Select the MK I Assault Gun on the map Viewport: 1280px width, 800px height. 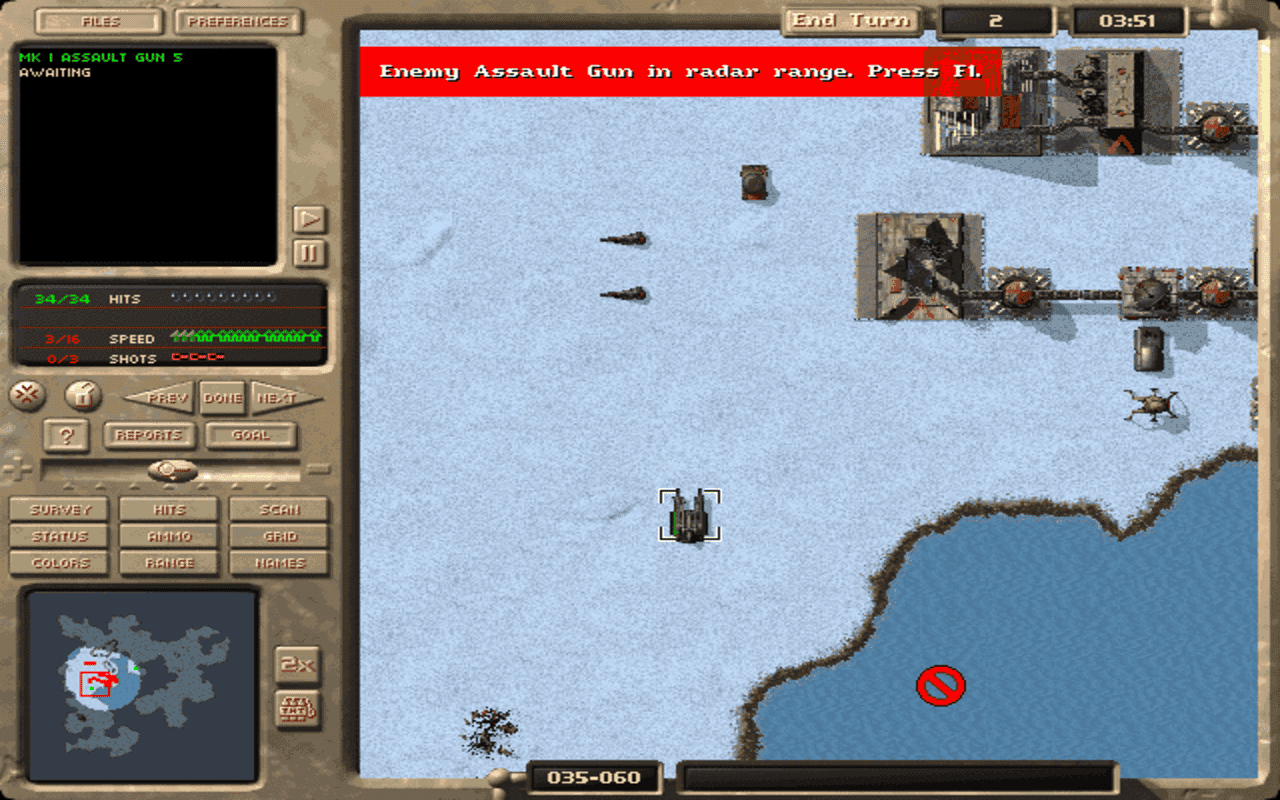pos(692,515)
